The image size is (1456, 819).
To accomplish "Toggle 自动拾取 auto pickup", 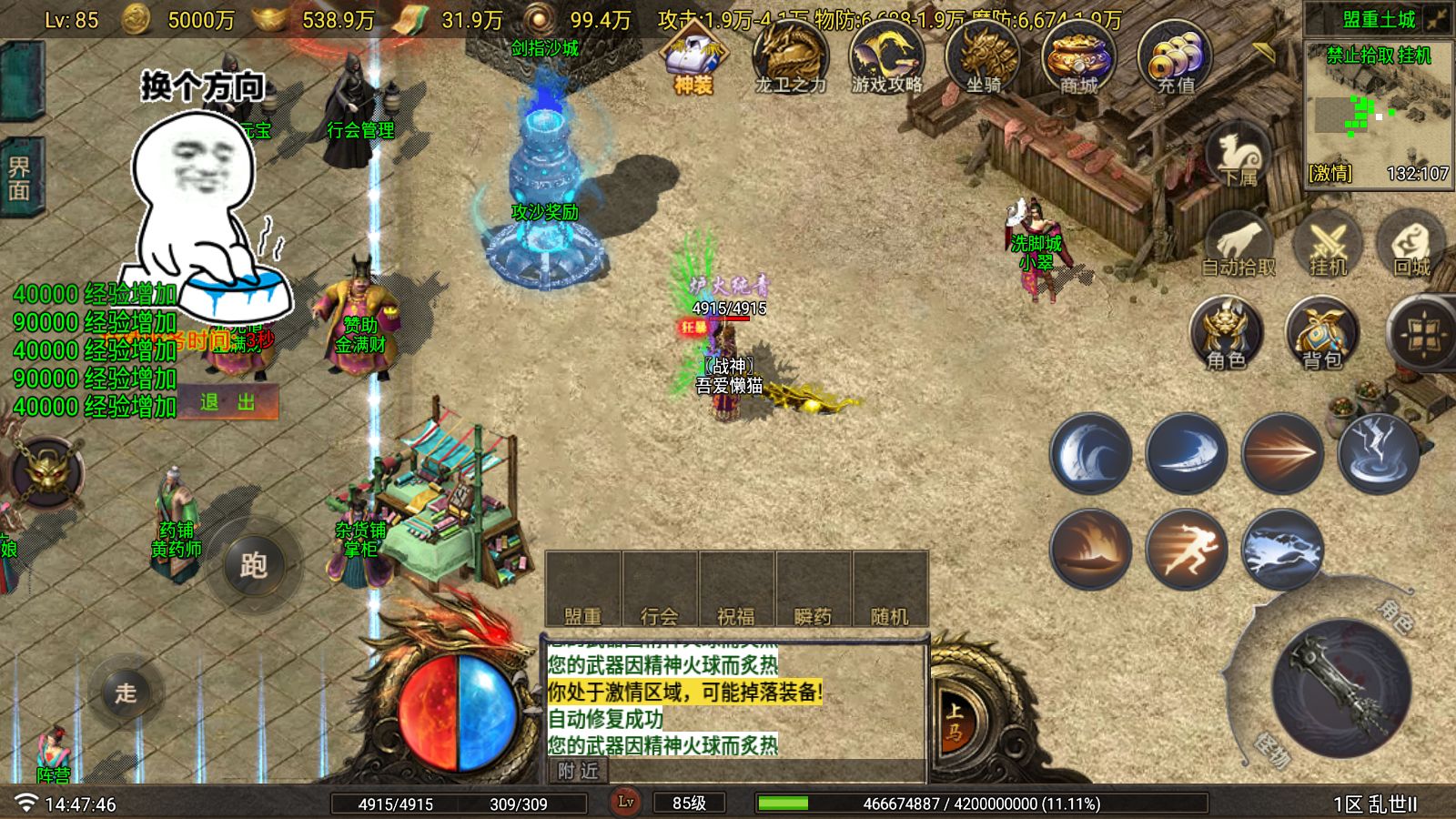I will (1238, 246).
